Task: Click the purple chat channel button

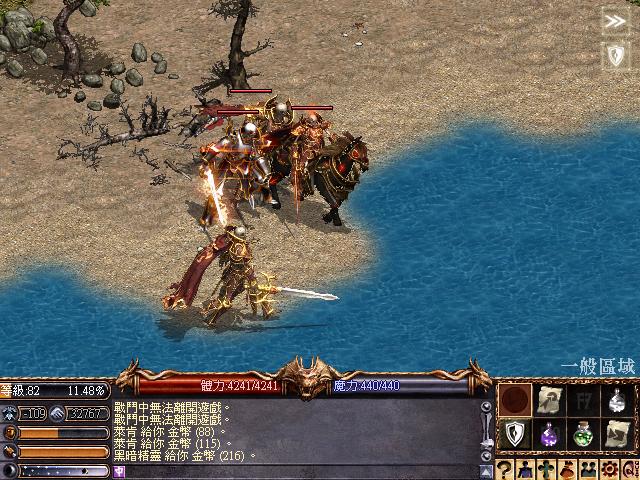Action: pos(119,471)
